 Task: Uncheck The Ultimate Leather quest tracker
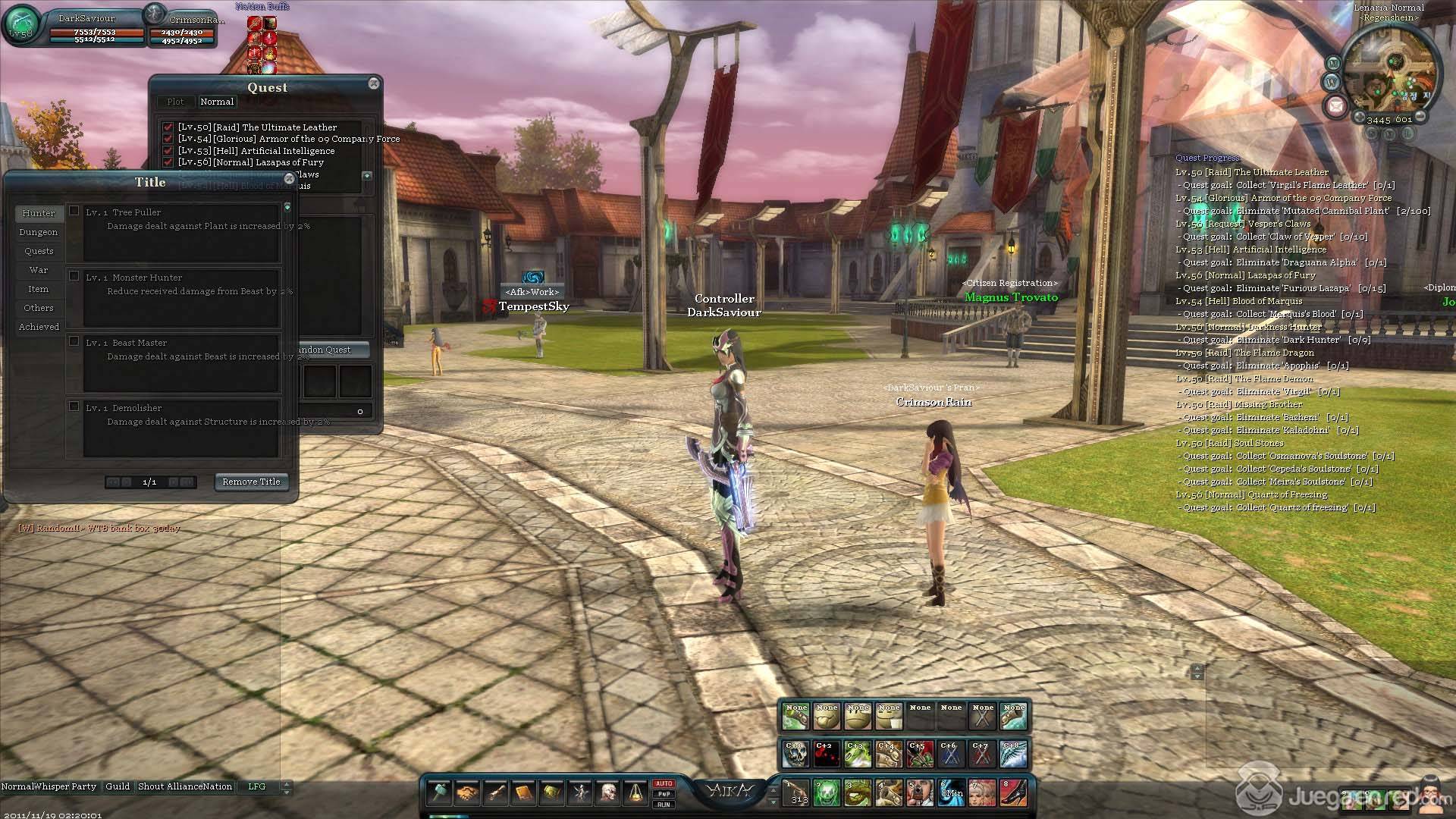click(168, 127)
